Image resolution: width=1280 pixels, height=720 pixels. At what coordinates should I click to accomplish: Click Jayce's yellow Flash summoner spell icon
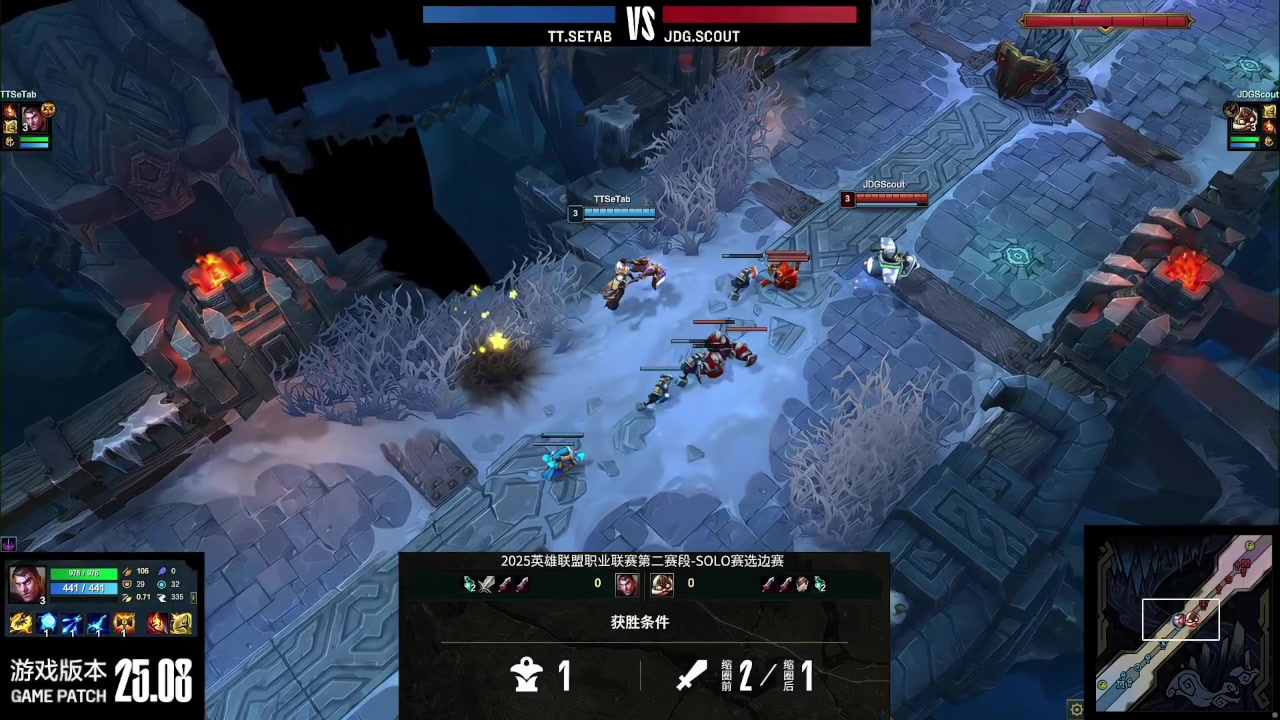tap(181, 624)
